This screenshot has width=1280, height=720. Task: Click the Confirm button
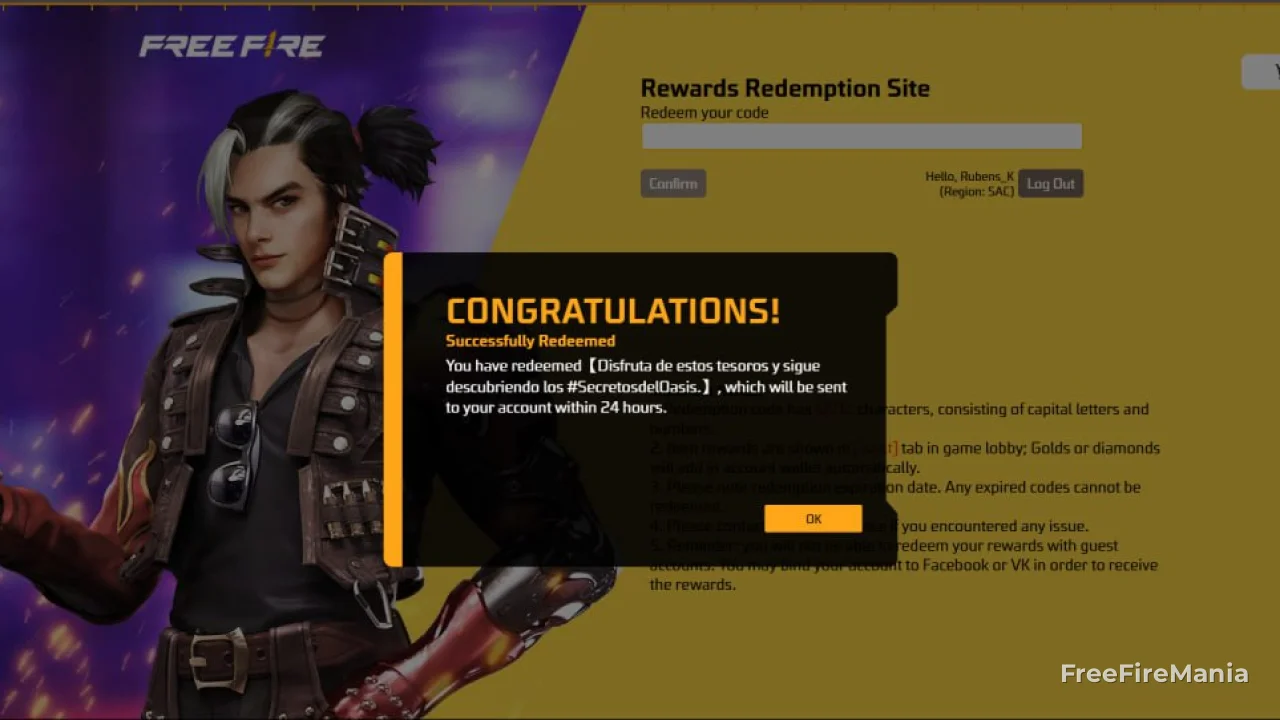[x=673, y=183]
